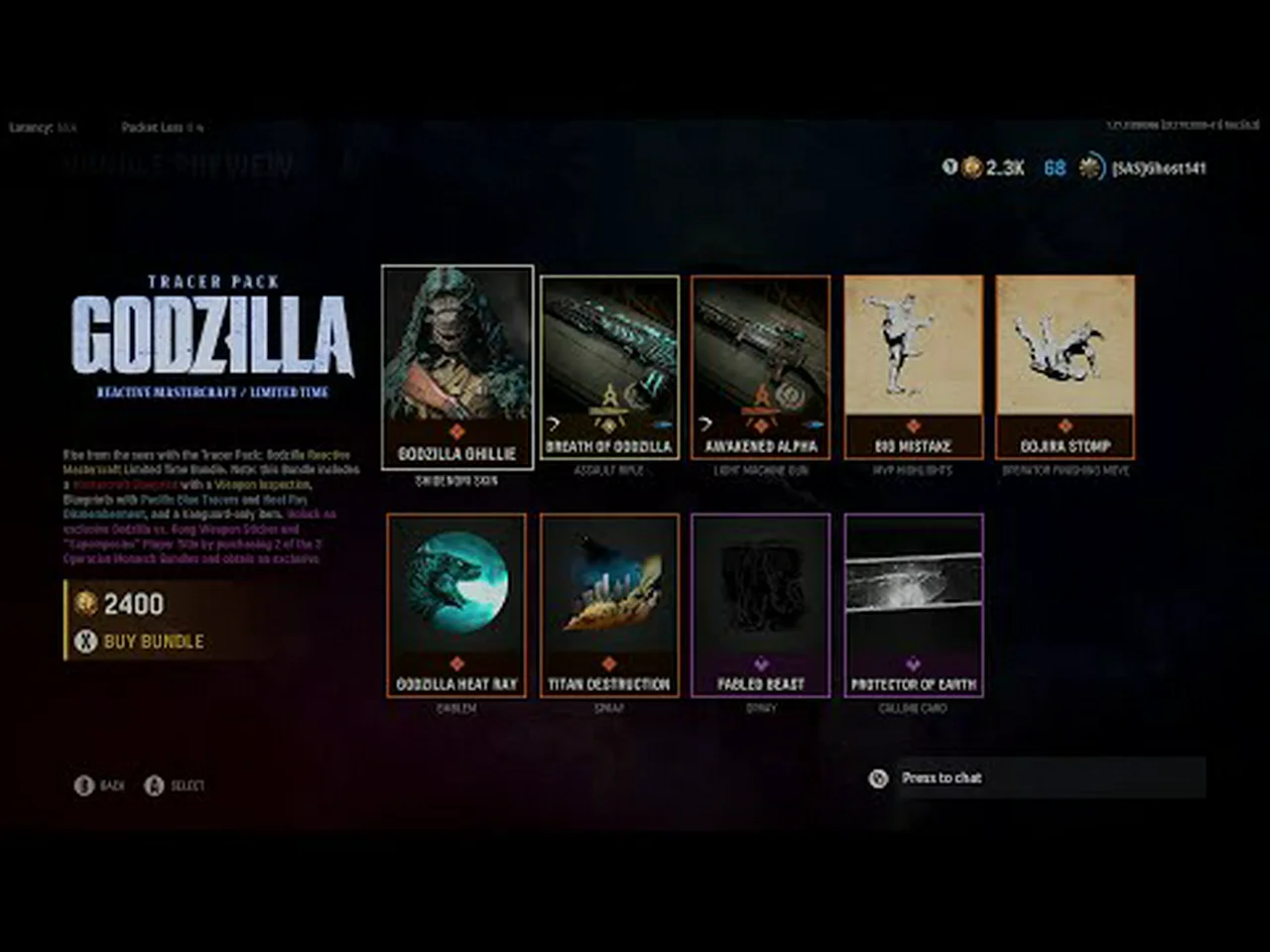The image size is (1270, 952).
Task: Click the Back option
Action: click(100, 785)
